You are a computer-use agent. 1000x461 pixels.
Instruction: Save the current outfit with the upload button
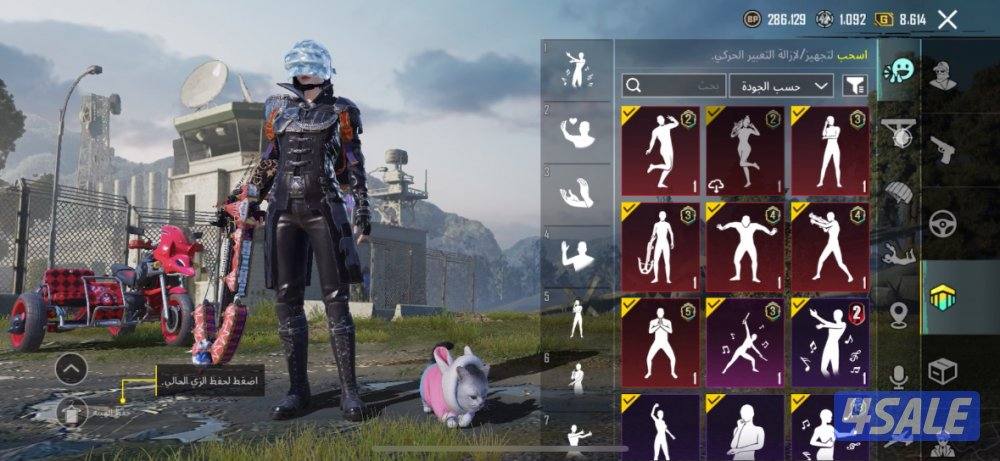tap(70, 411)
